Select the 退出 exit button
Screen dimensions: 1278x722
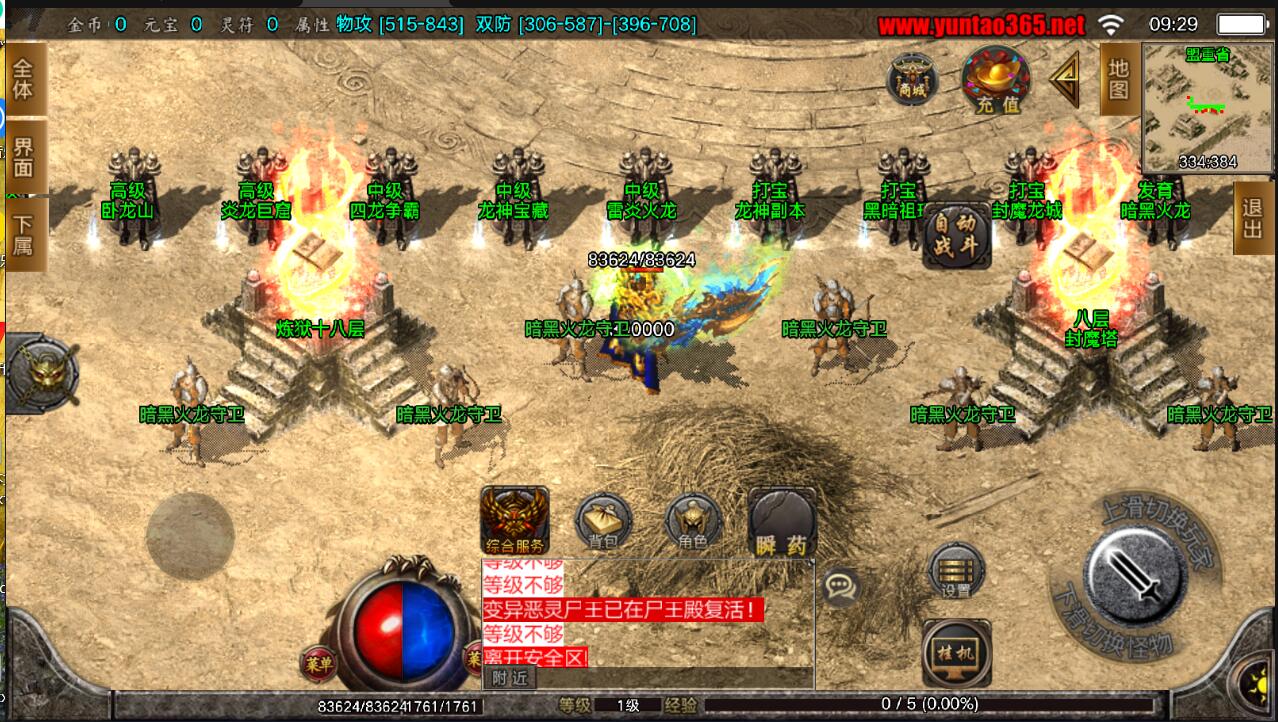click(1253, 218)
